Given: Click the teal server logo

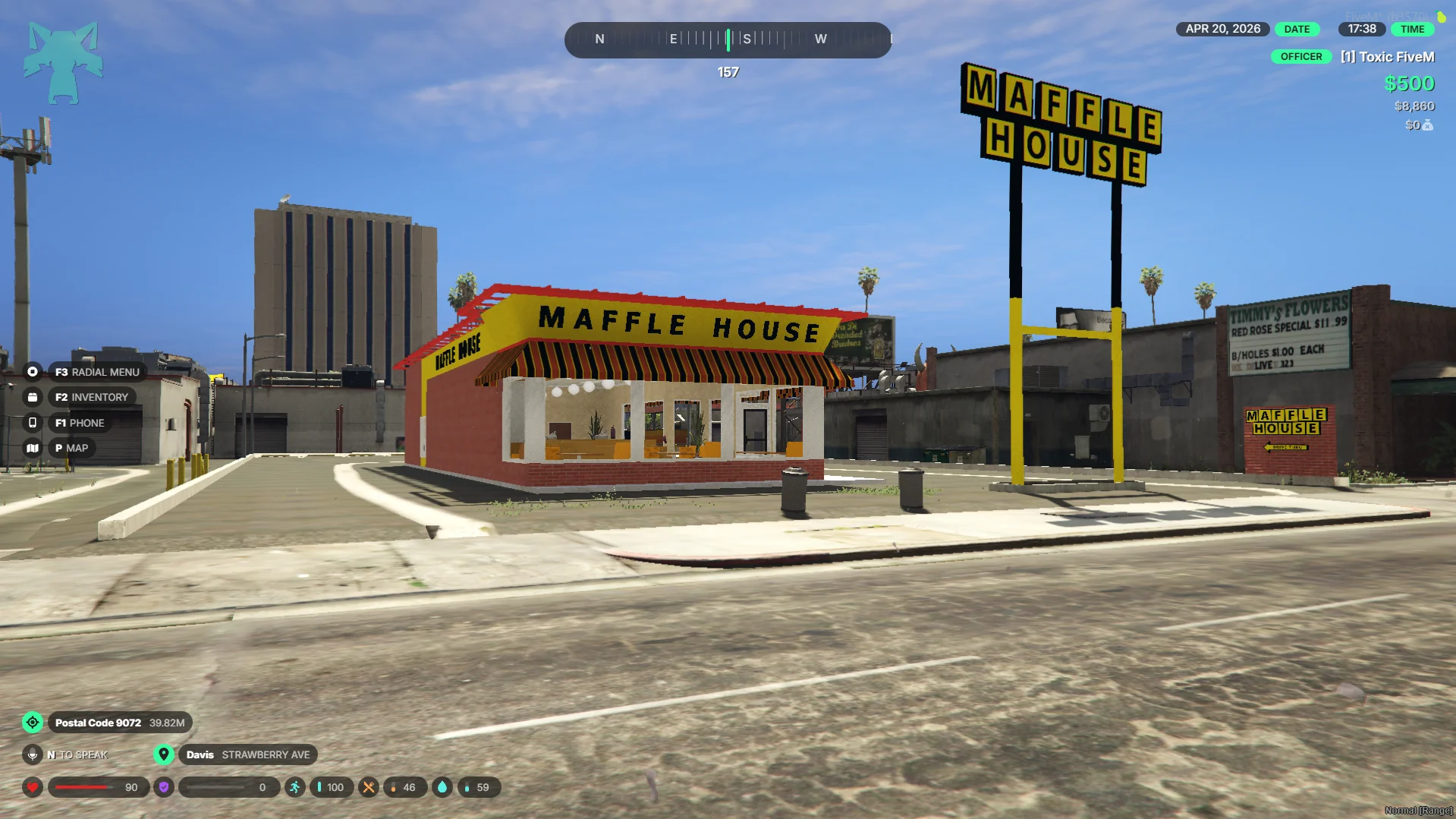Looking at the screenshot, I should coord(63,62).
